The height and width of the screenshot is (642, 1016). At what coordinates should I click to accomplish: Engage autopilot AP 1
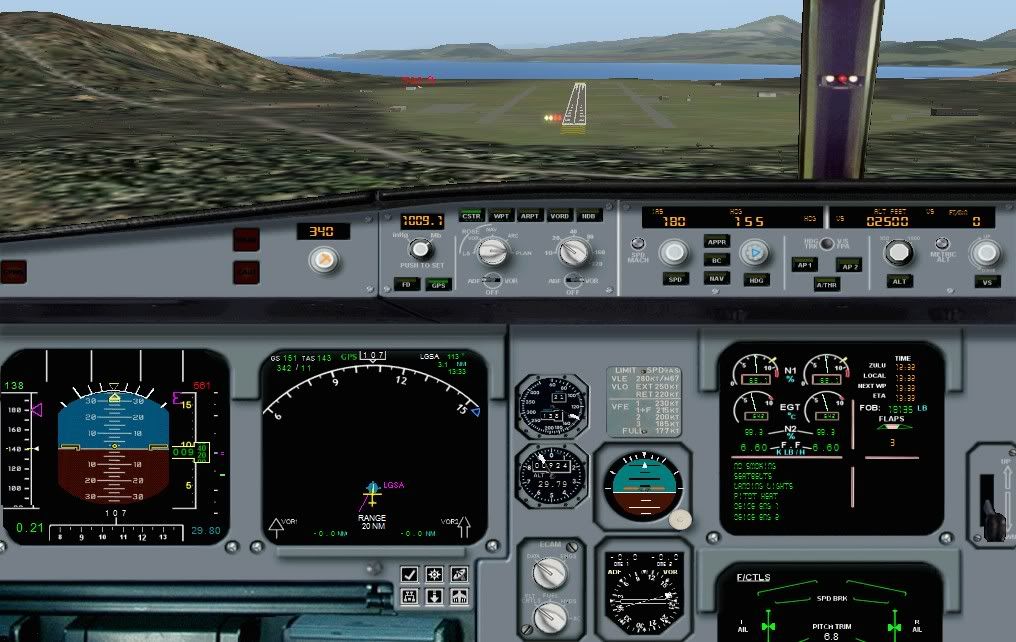(x=804, y=265)
